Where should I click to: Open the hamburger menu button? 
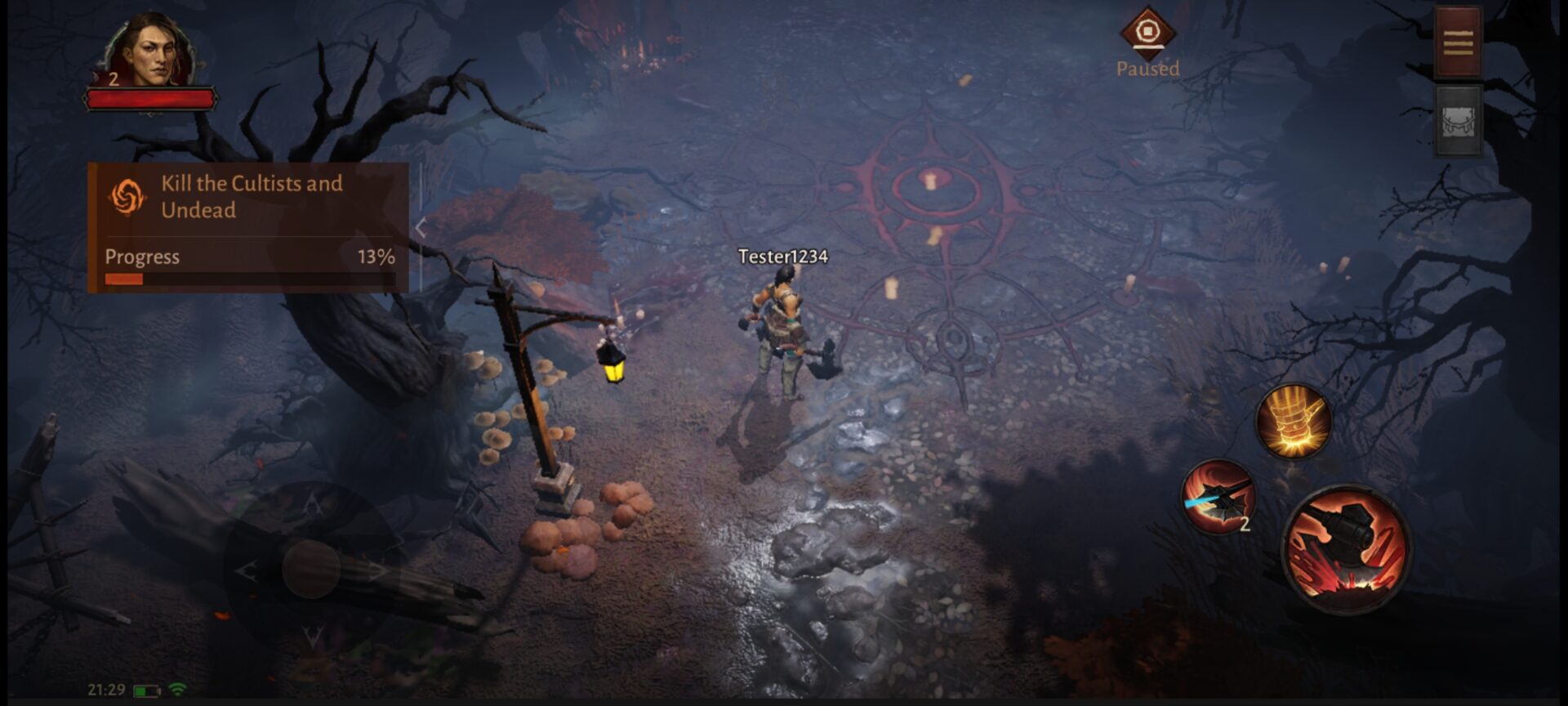point(1458,42)
